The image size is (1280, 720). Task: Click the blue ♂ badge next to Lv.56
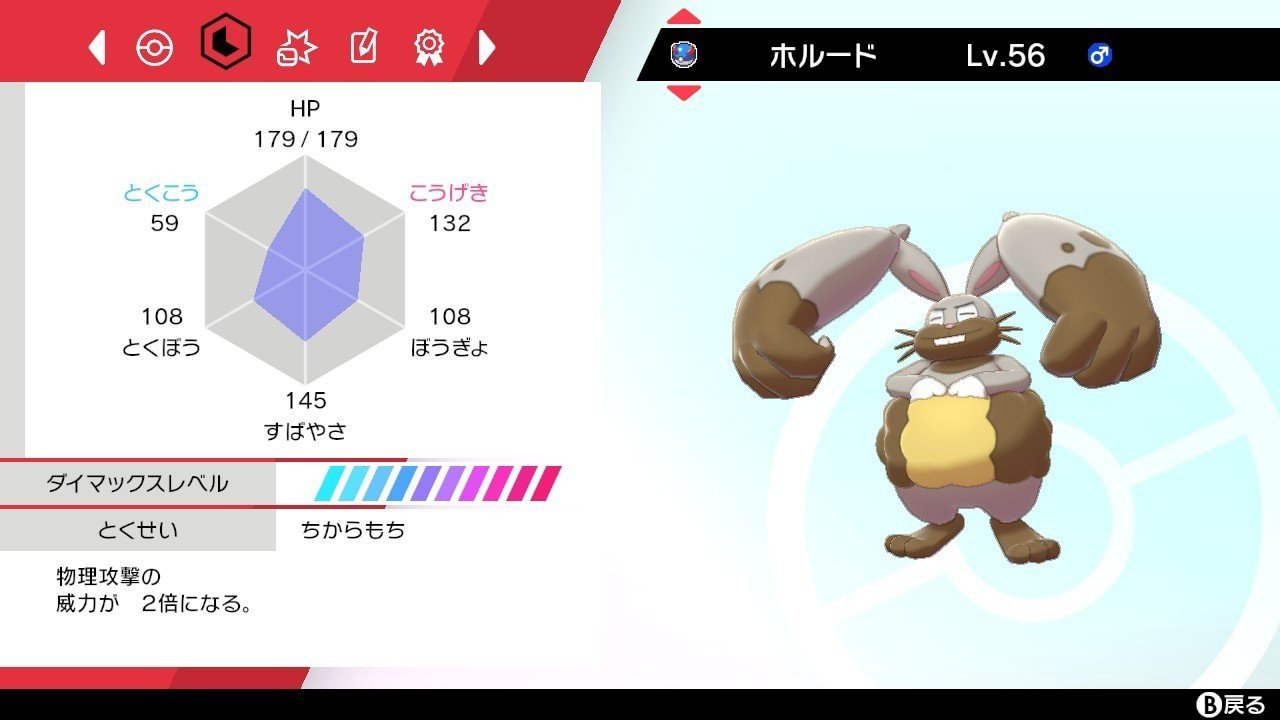(x=1099, y=57)
